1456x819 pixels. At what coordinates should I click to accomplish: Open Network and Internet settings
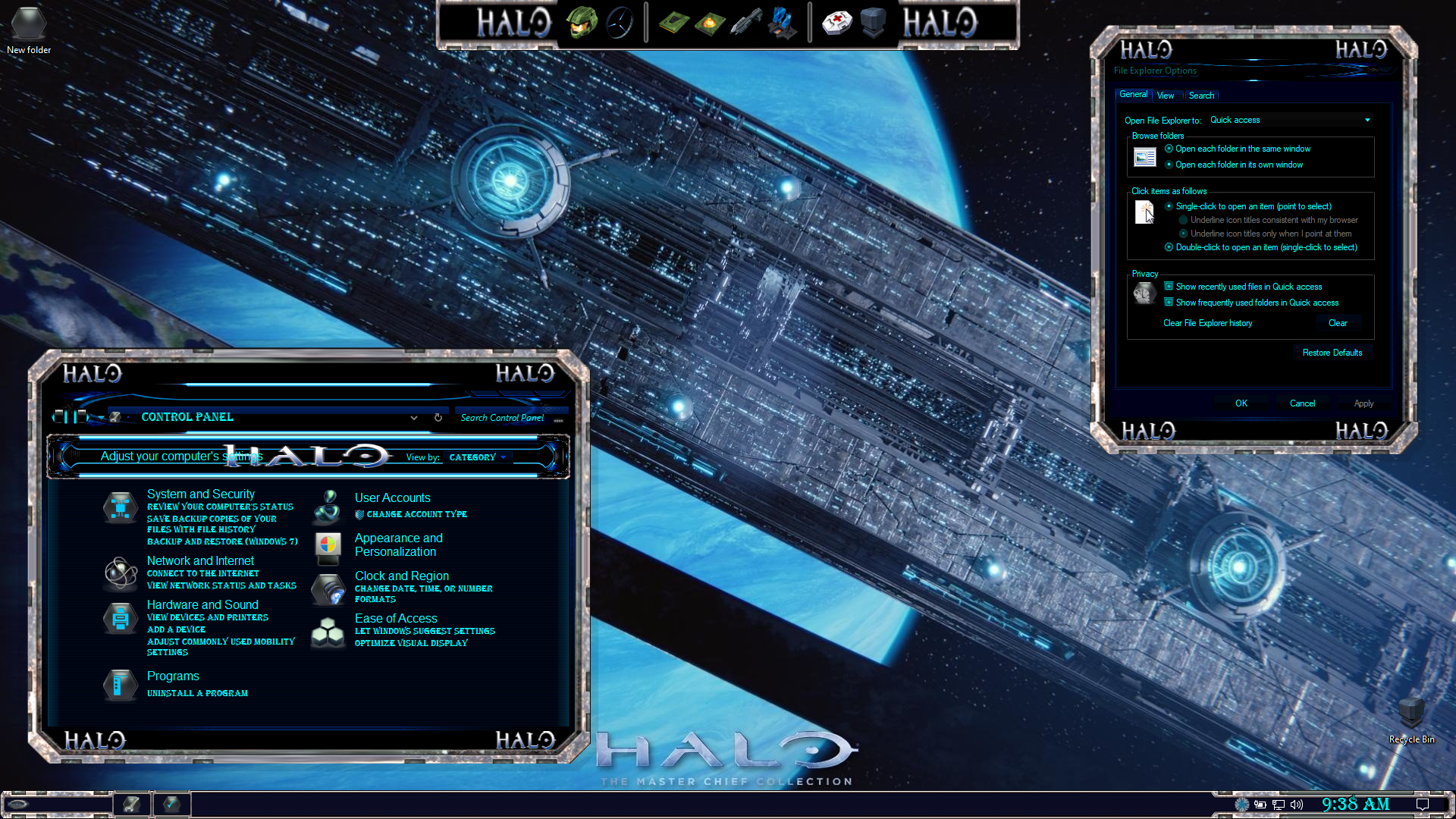point(200,561)
